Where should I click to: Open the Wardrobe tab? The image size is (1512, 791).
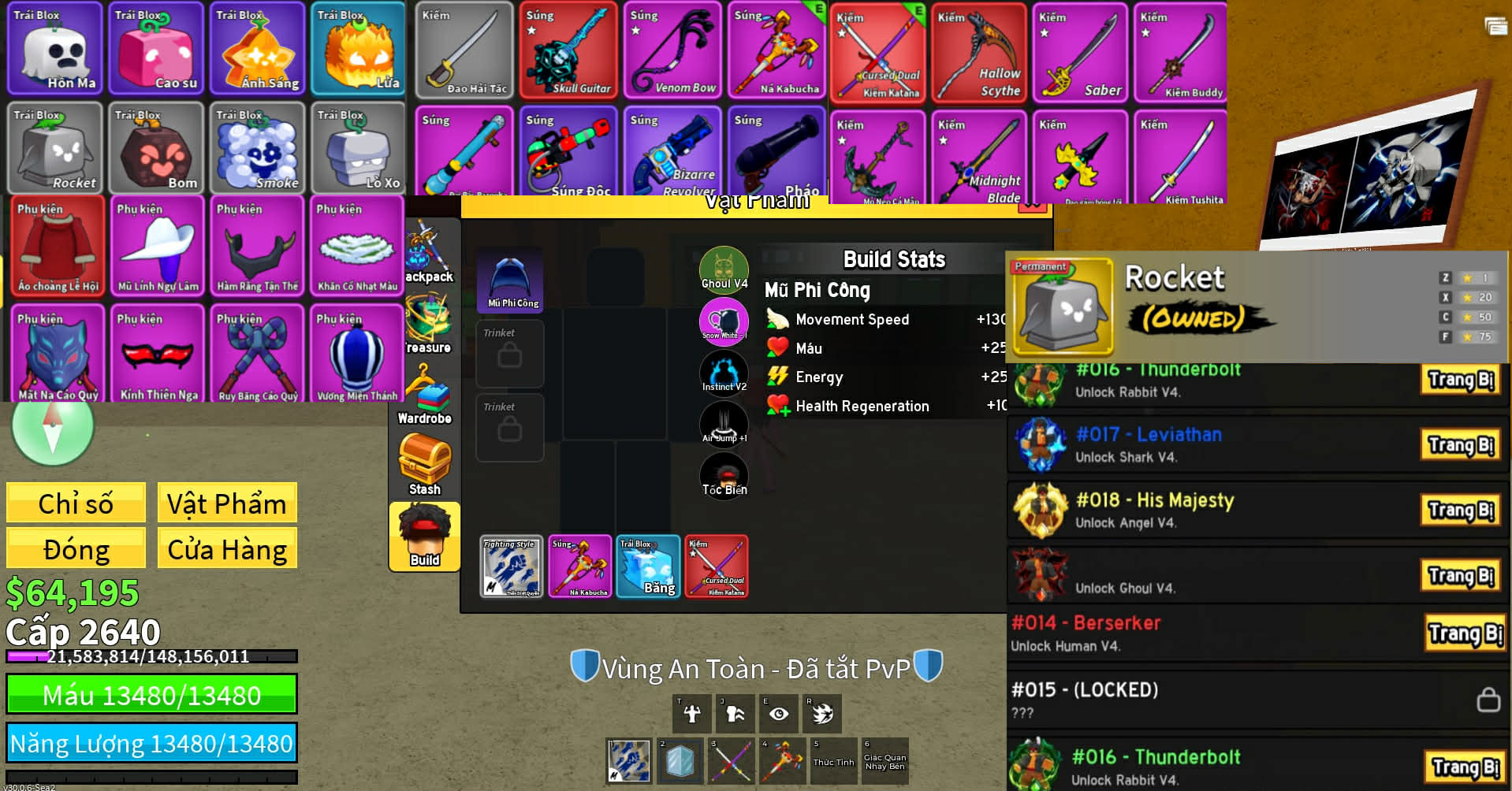(x=424, y=395)
